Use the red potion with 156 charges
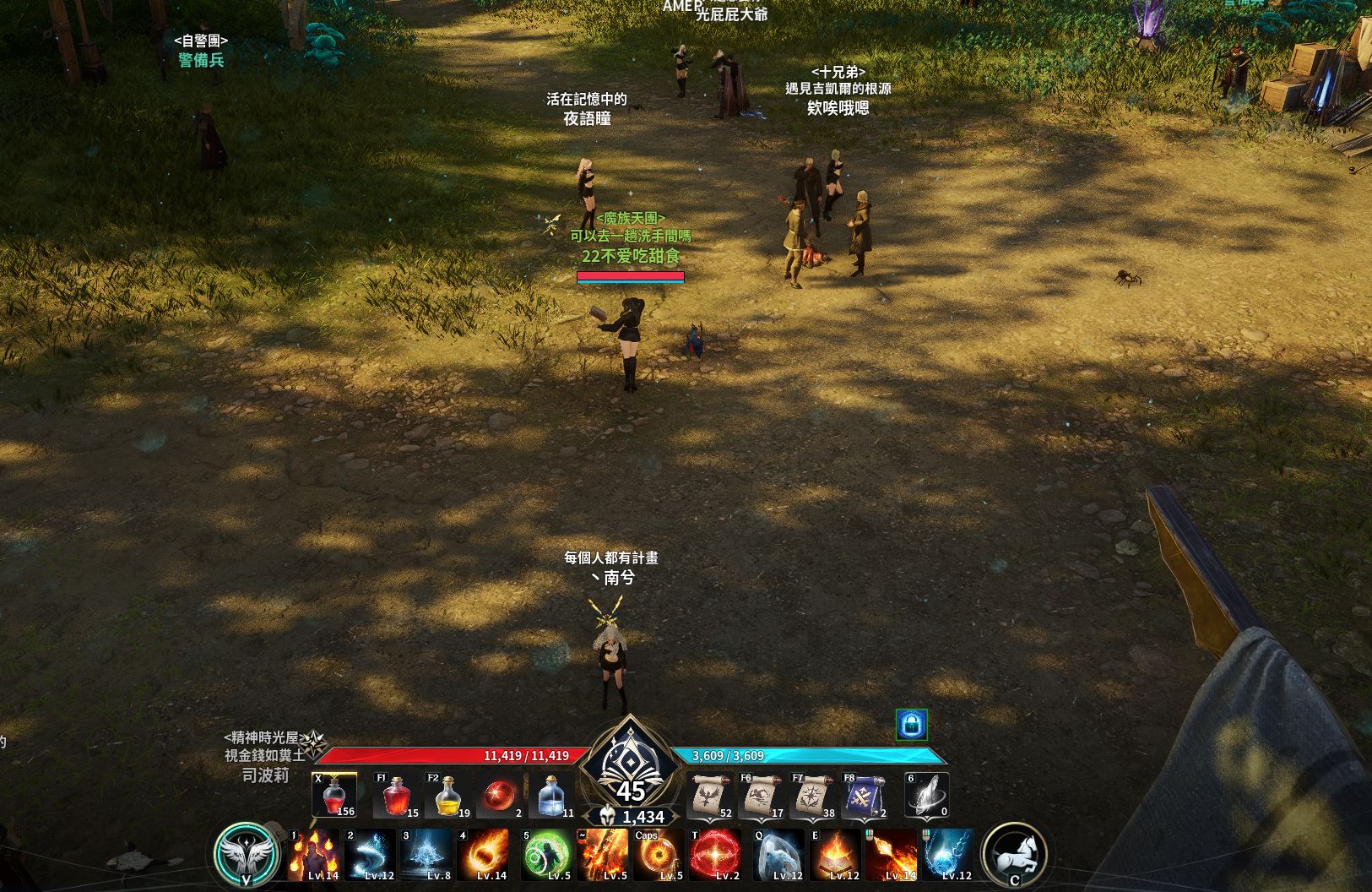This screenshot has width=1372, height=892. pos(334,796)
